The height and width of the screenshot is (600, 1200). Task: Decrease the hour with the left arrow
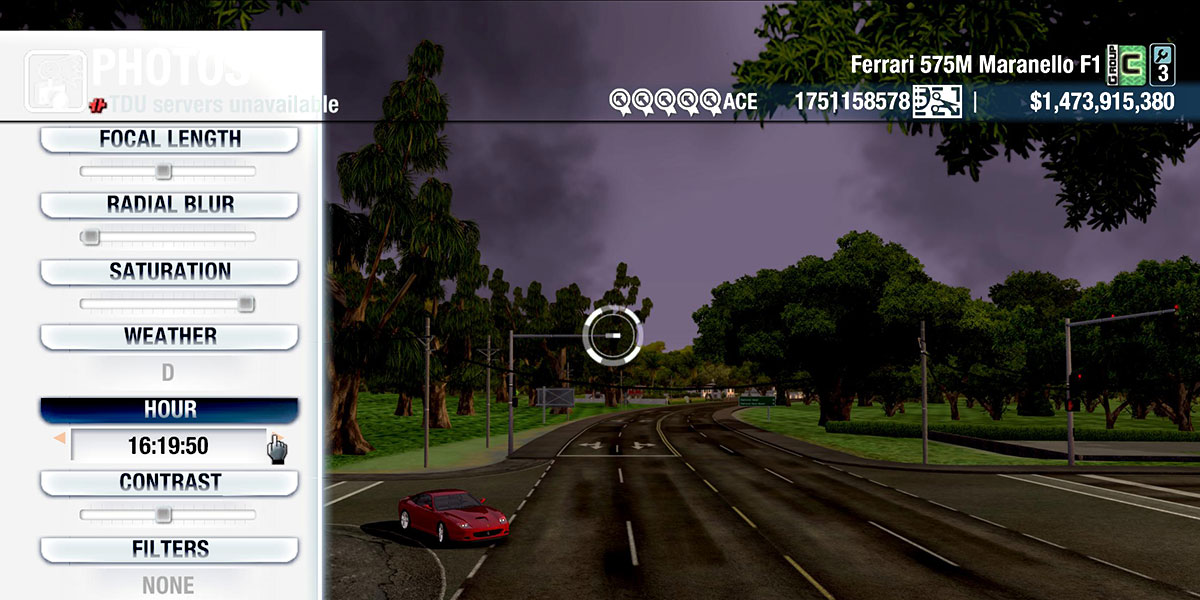point(60,439)
